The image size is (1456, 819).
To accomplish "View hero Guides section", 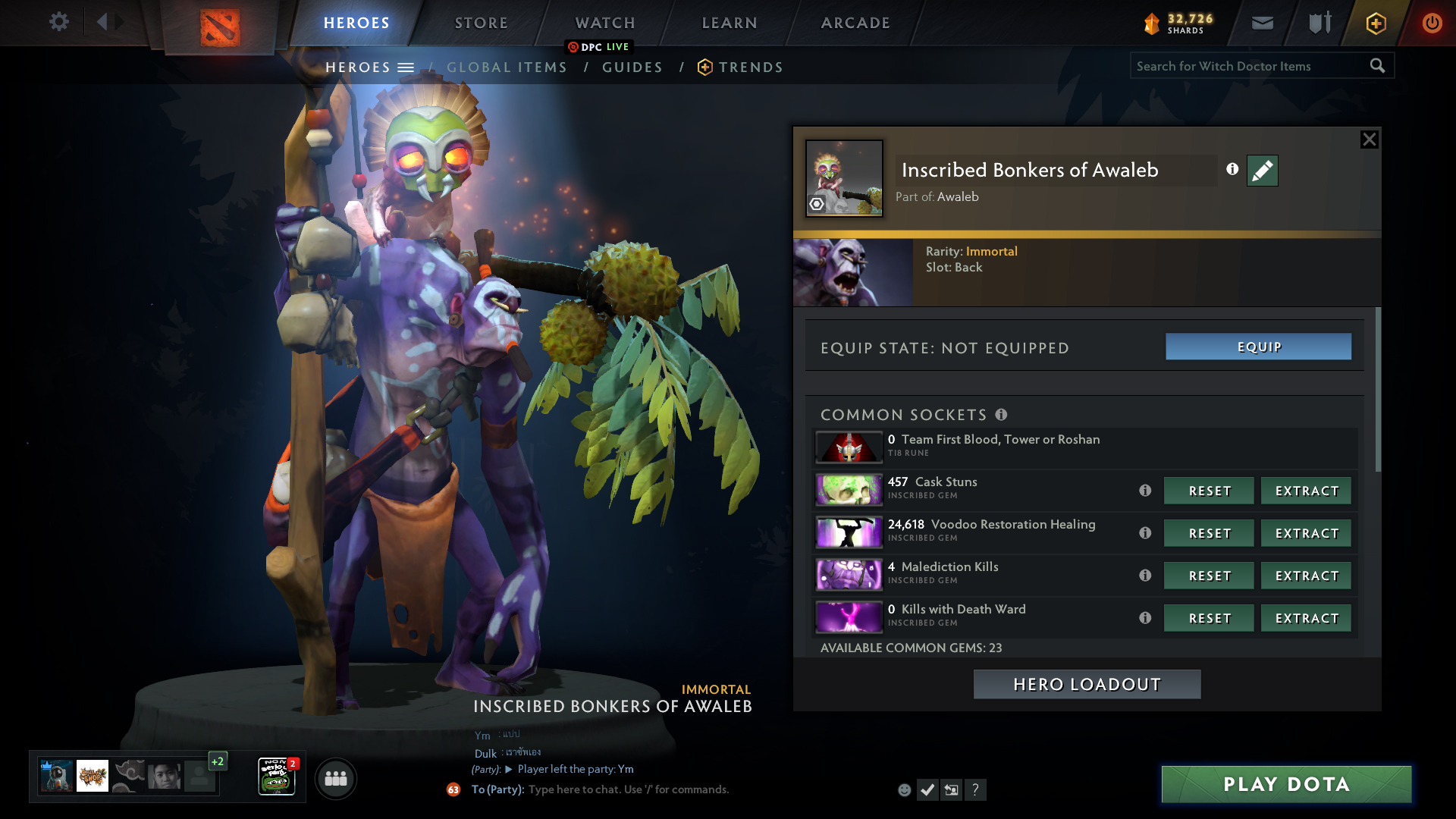I will (632, 67).
